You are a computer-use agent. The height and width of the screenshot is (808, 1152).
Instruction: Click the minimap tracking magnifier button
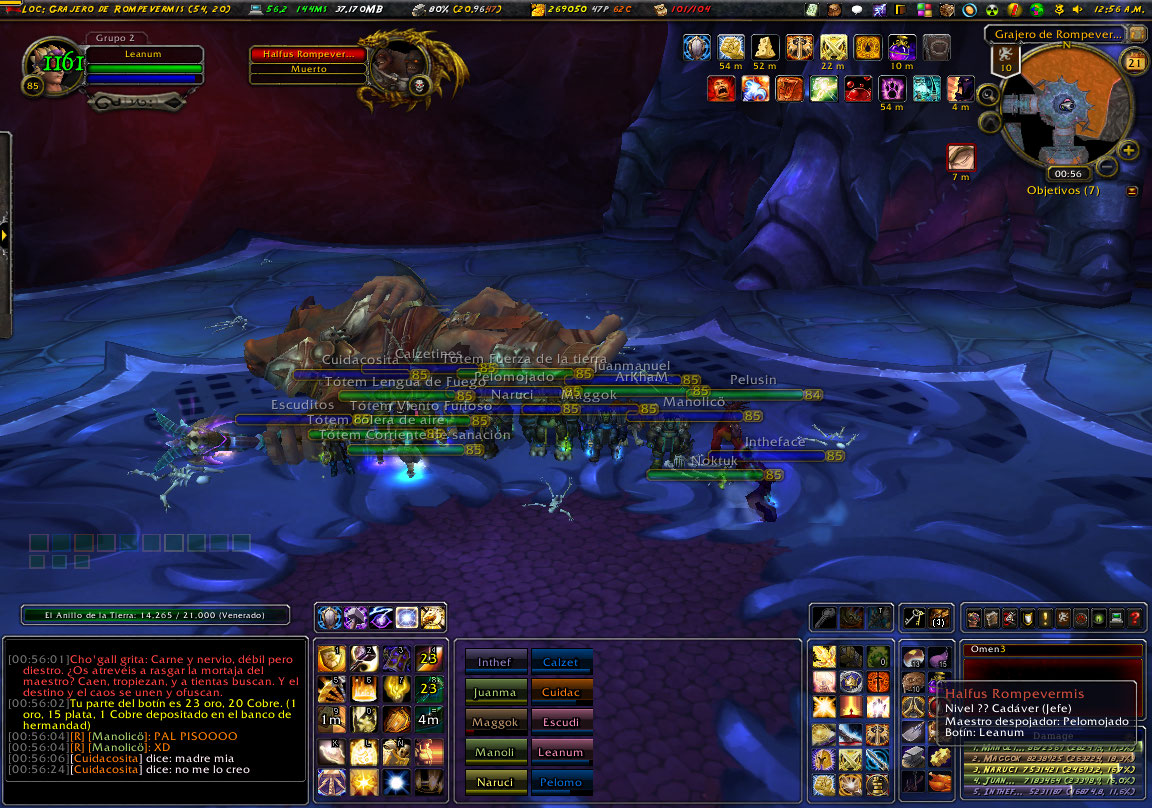[x=988, y=95]
